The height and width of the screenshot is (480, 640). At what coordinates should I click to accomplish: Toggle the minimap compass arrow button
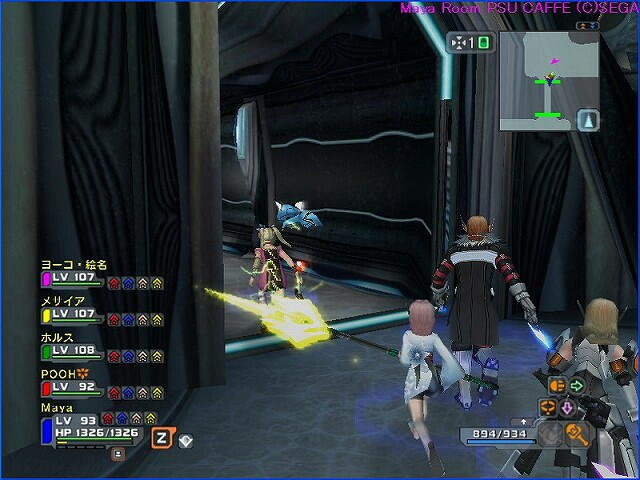[x=589, y=119]
